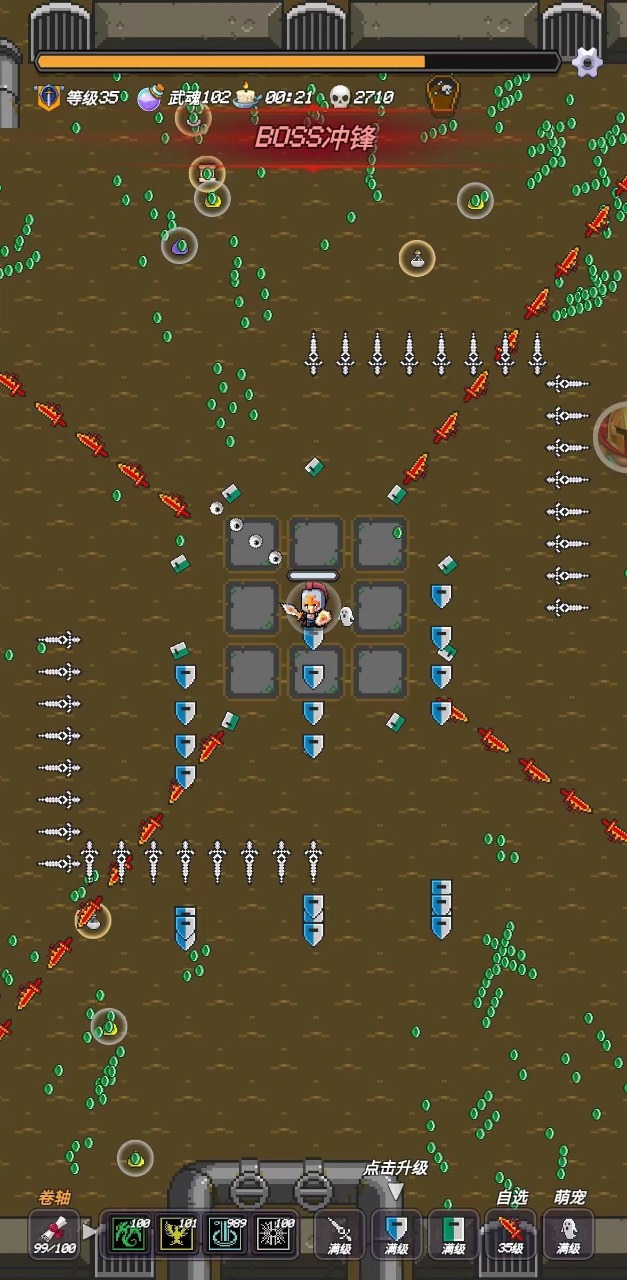Choose the white dagger weapon slot

point(340,1233)
